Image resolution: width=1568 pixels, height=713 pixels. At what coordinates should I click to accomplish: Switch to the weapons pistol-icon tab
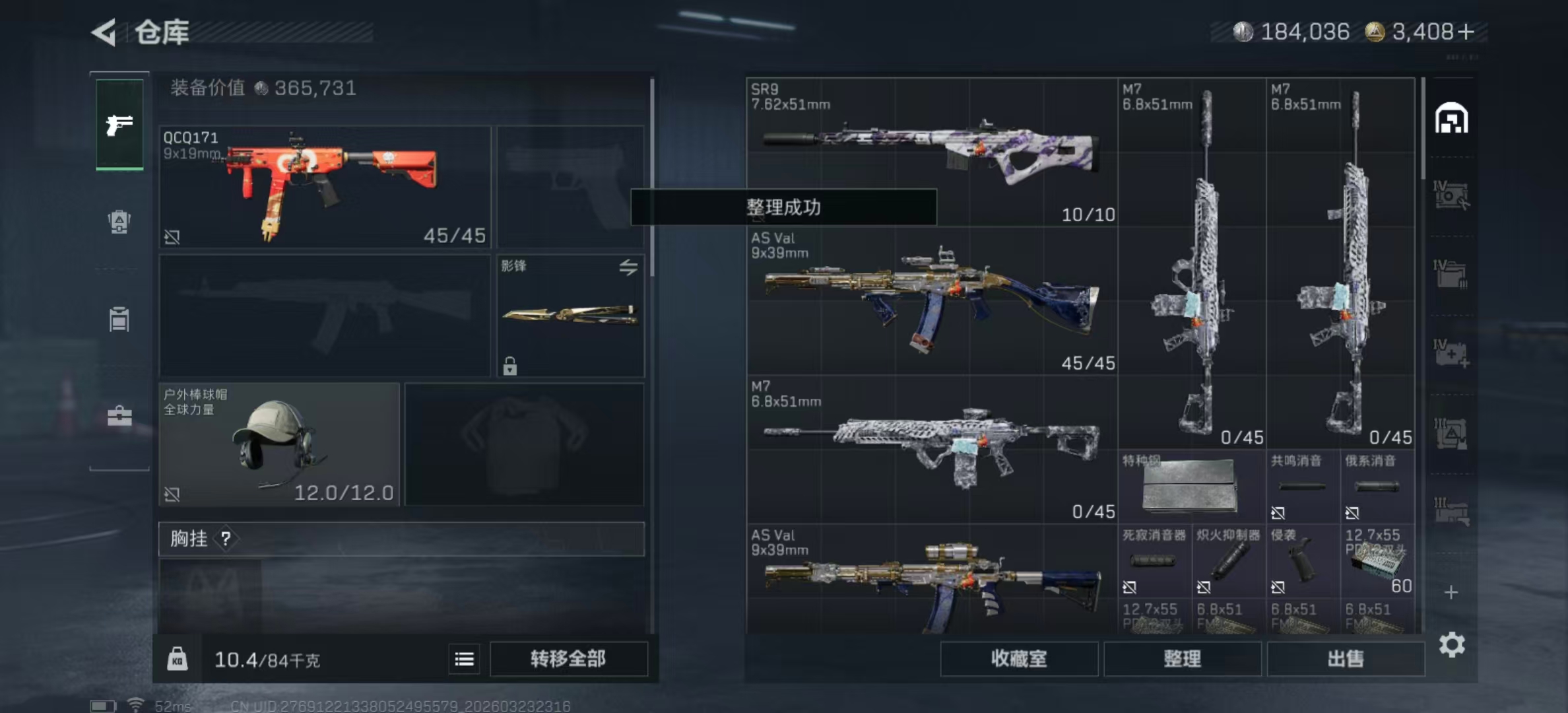point(119,124)
